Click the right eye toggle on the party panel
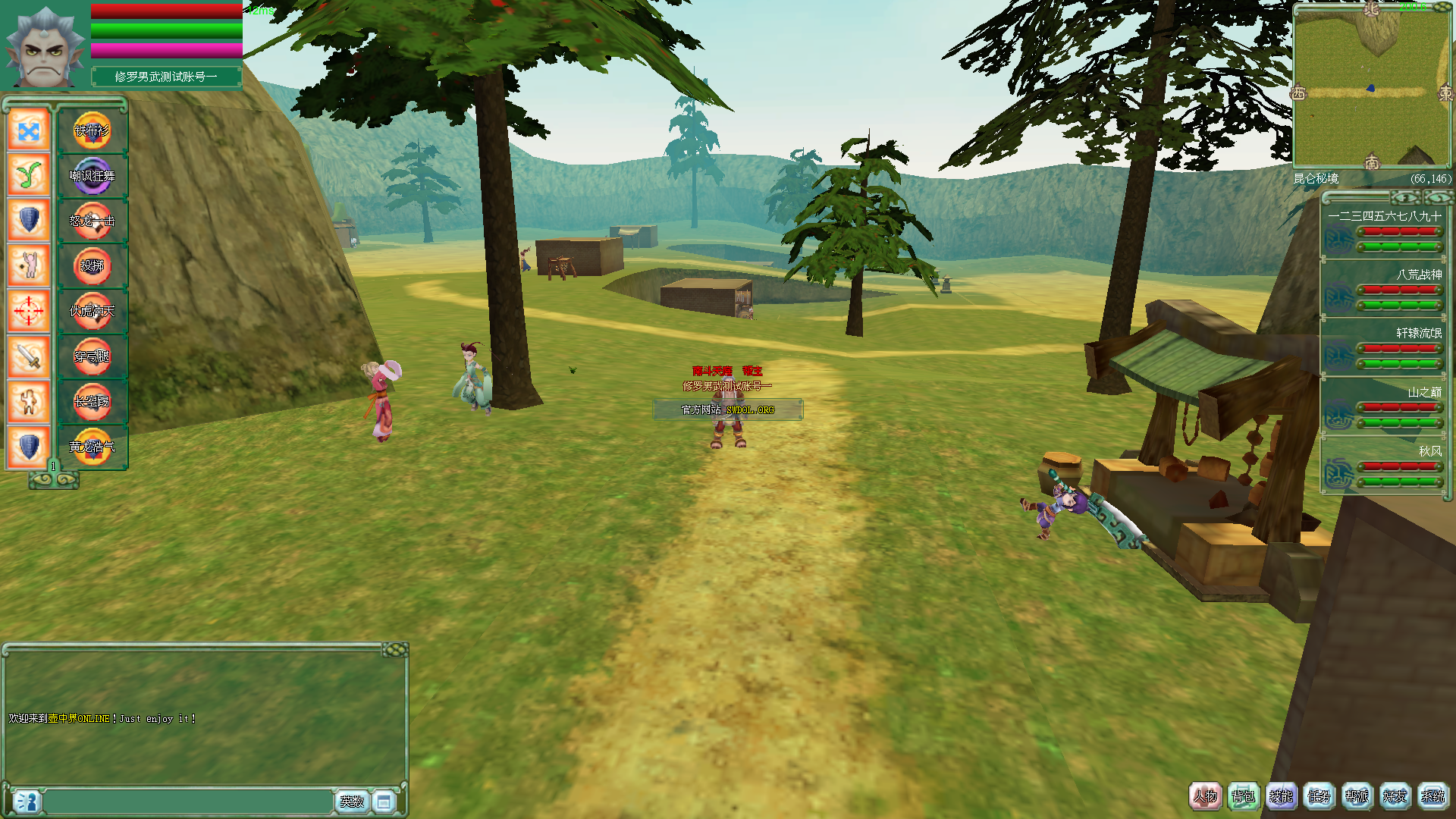The width and height of the screenshot is (1456, 819). tap(1440, 197)
